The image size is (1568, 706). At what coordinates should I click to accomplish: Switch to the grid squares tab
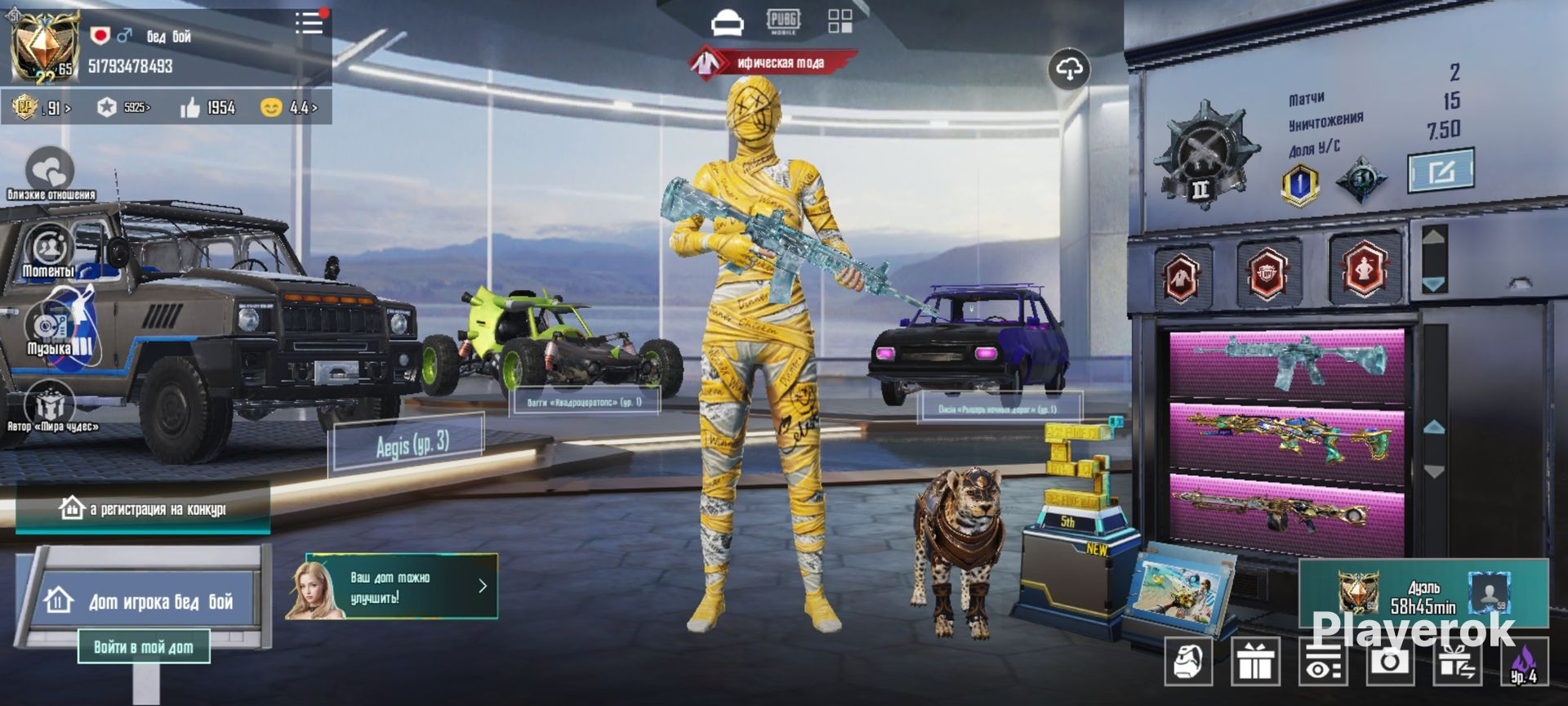(840, 21)
